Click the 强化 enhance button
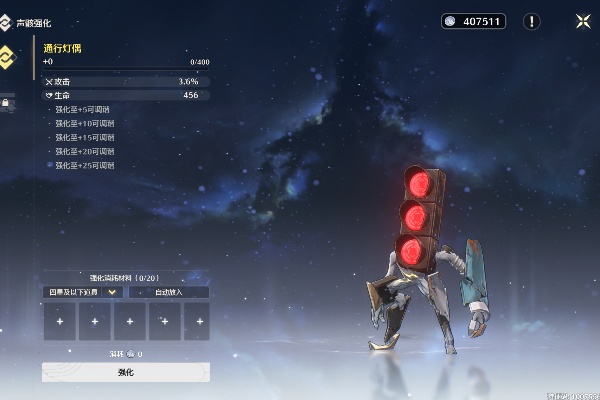The height and width of the screenshot is (400, 600). 126,372
